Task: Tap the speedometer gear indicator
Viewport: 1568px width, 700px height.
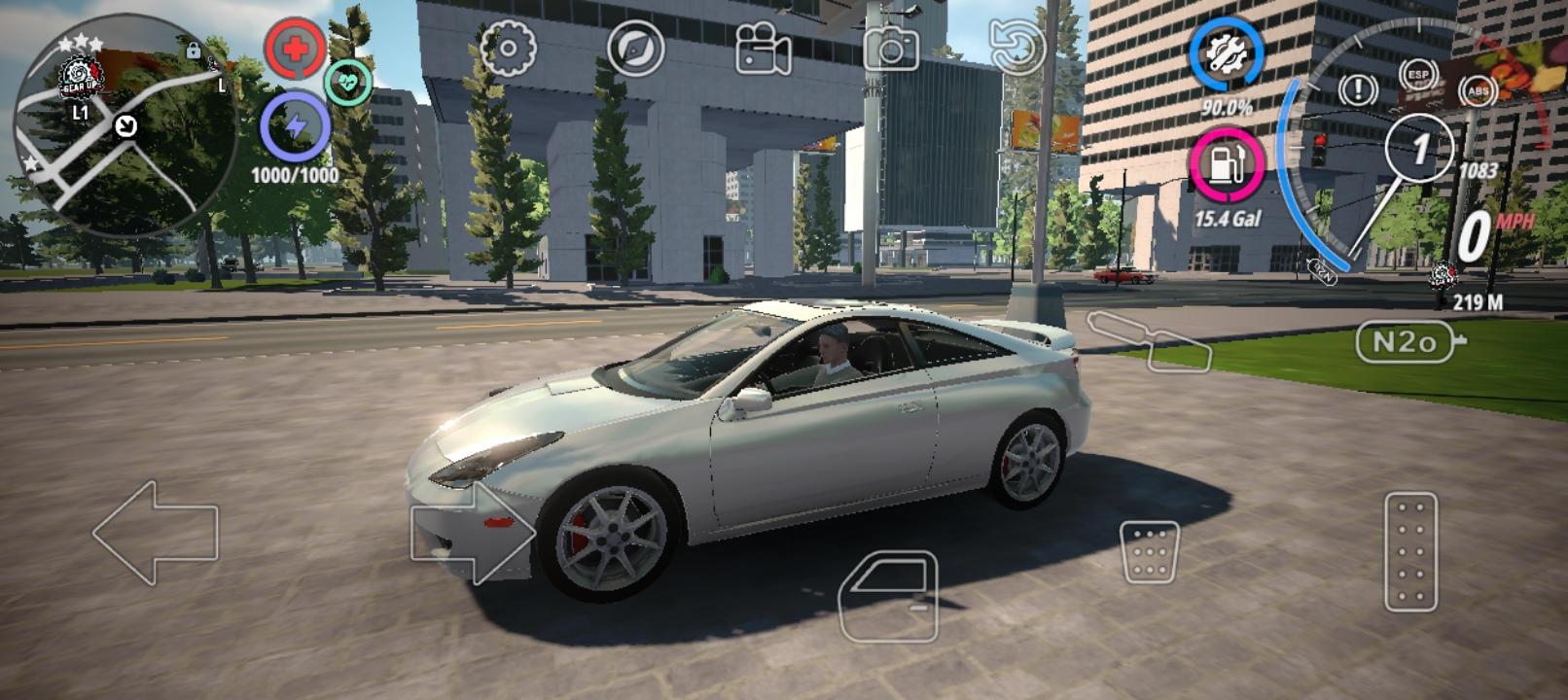Action: click(x=1419, y=146)
